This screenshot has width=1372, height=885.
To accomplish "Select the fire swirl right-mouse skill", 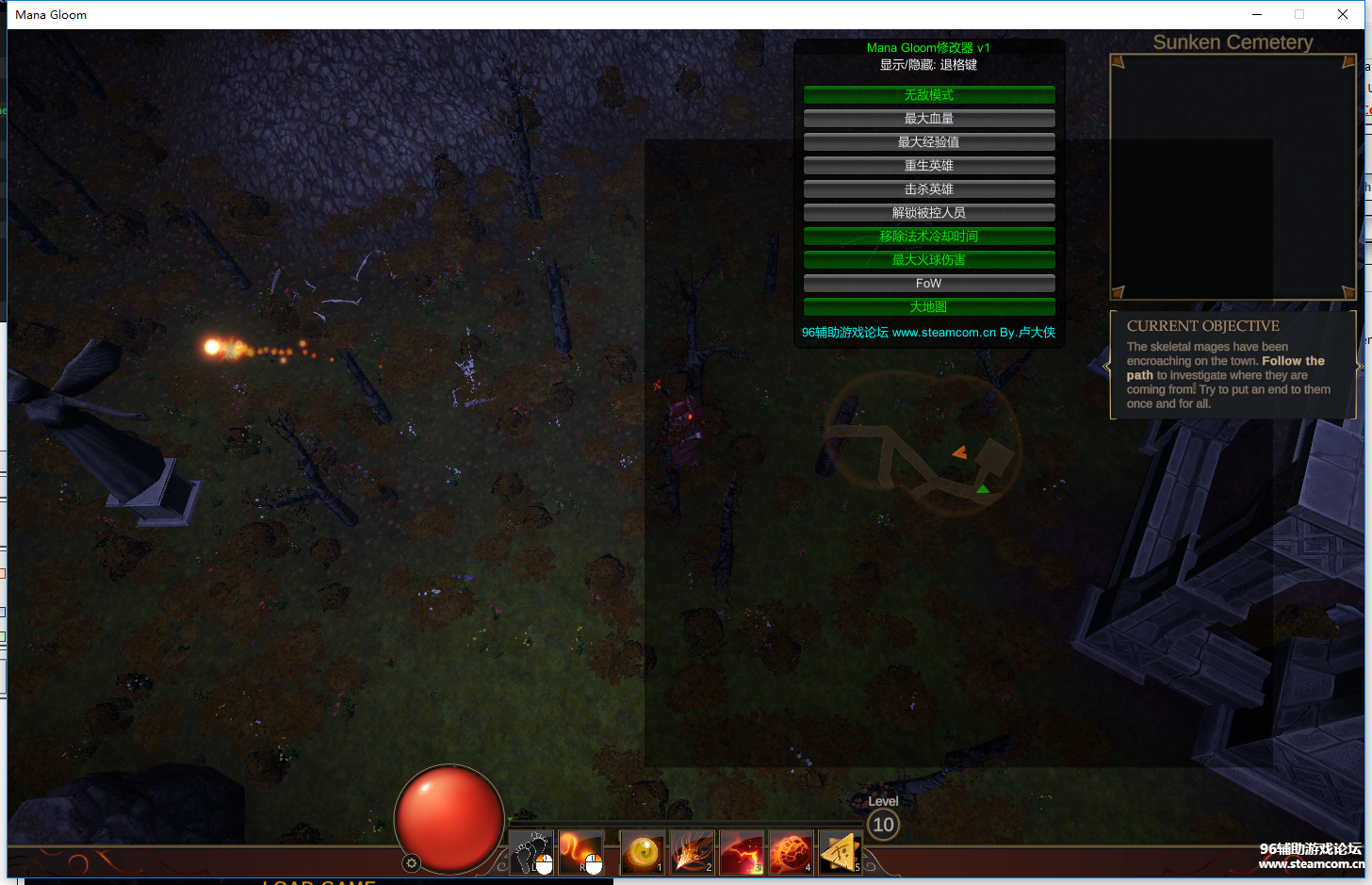I will pos(580,852).
